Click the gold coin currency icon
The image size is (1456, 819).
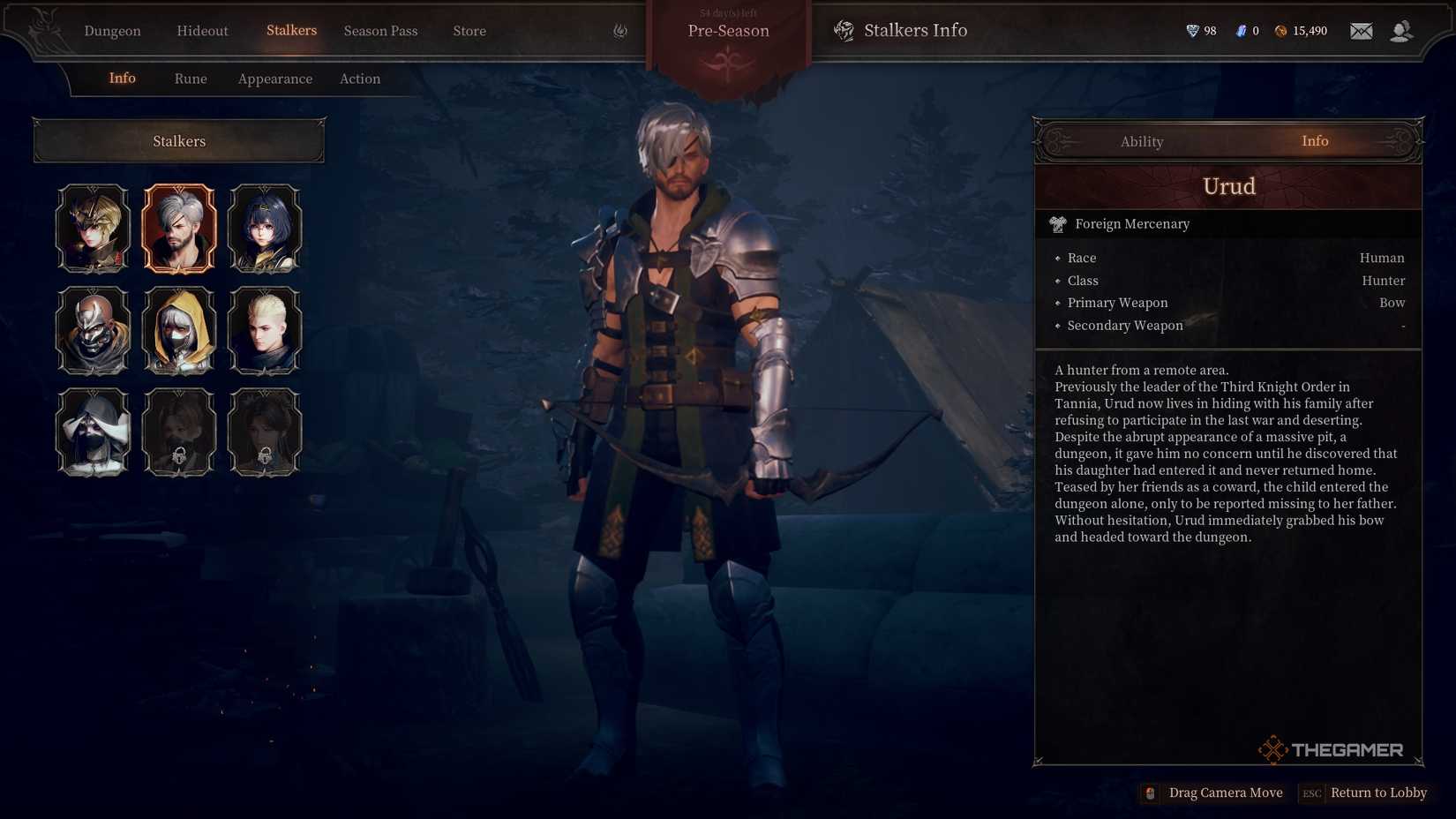point(1279,30)
